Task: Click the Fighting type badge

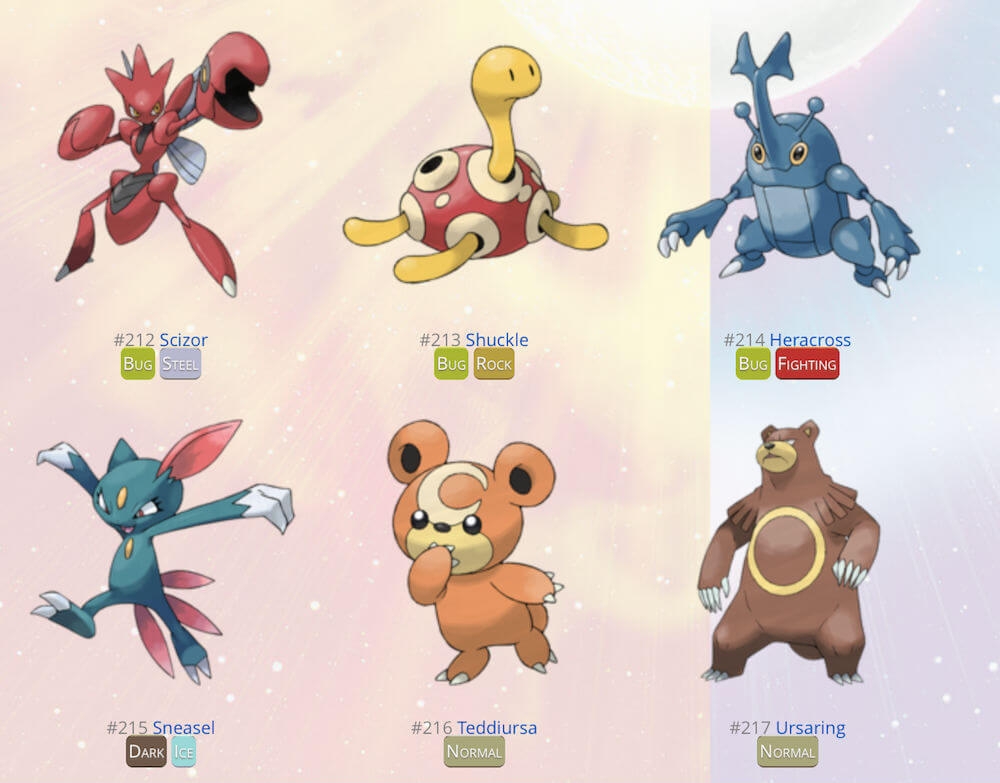Action: coord(807,364)
